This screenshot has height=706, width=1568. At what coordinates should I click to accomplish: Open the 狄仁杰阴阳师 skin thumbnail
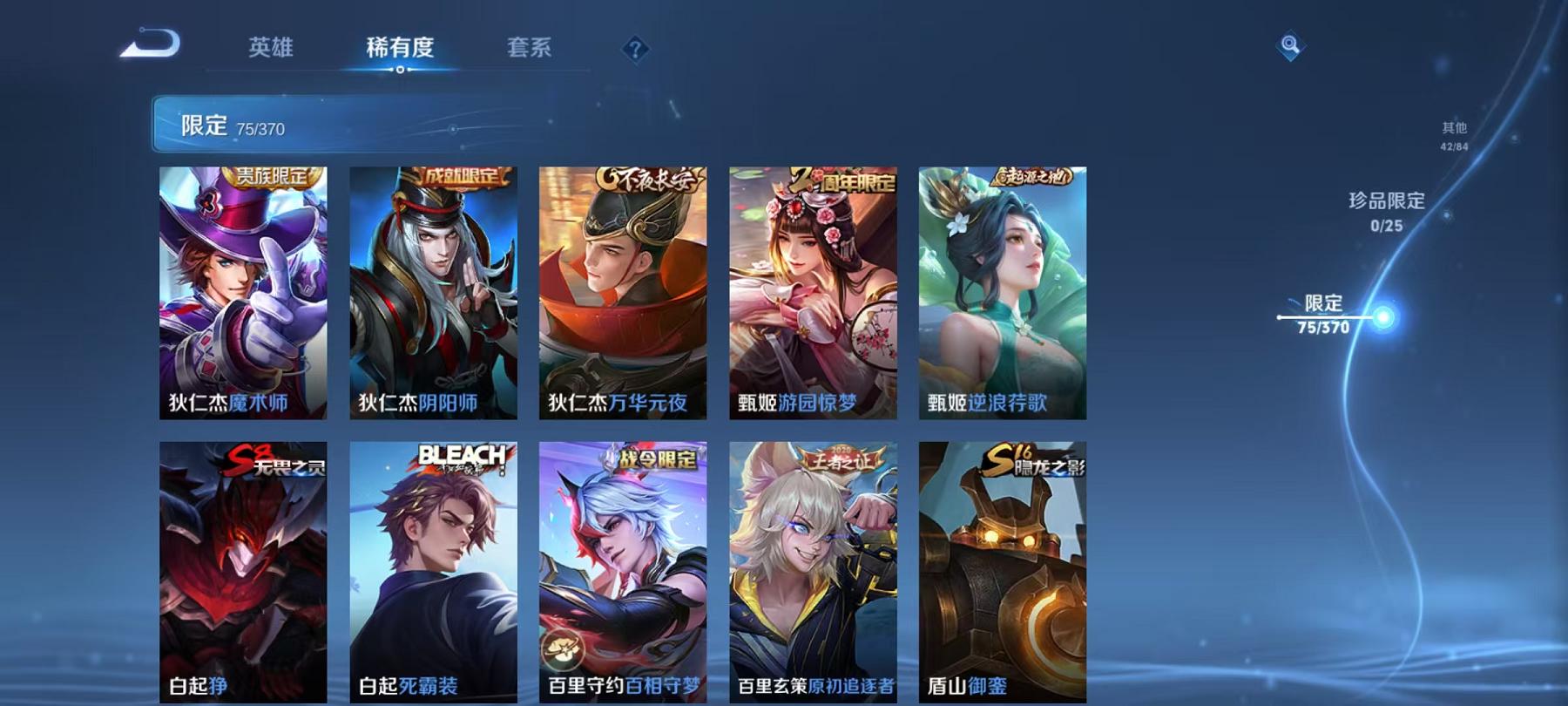coord(432,292)
